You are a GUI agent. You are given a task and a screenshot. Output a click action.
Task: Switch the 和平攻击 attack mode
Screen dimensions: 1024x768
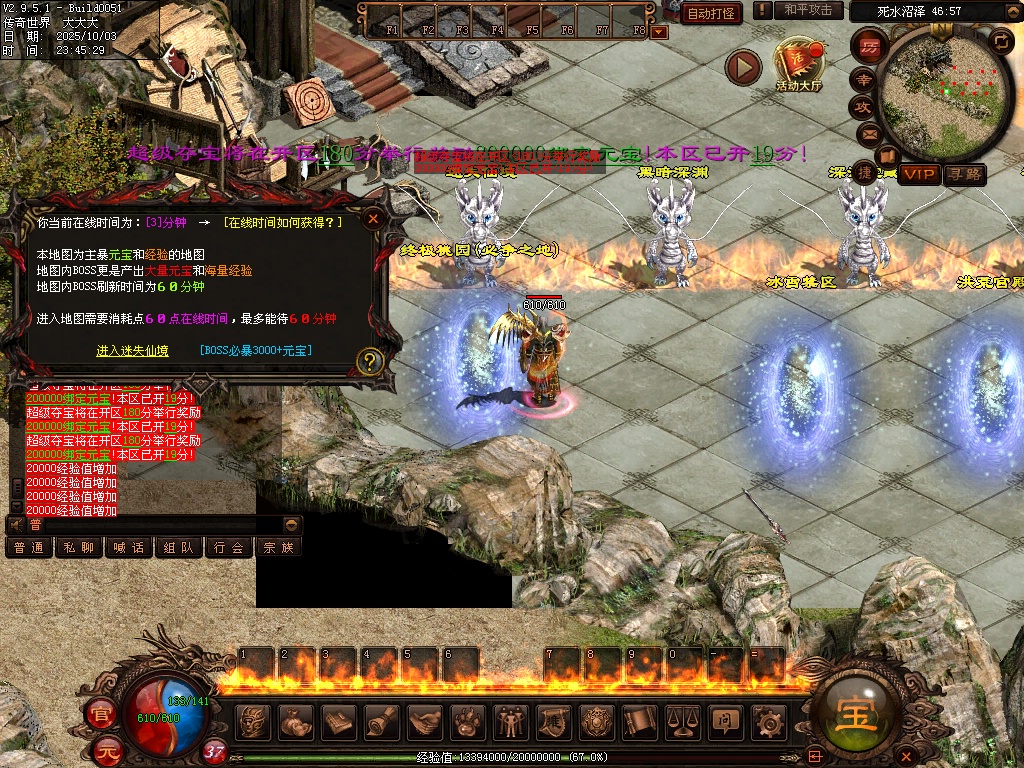tap(808, 10)
